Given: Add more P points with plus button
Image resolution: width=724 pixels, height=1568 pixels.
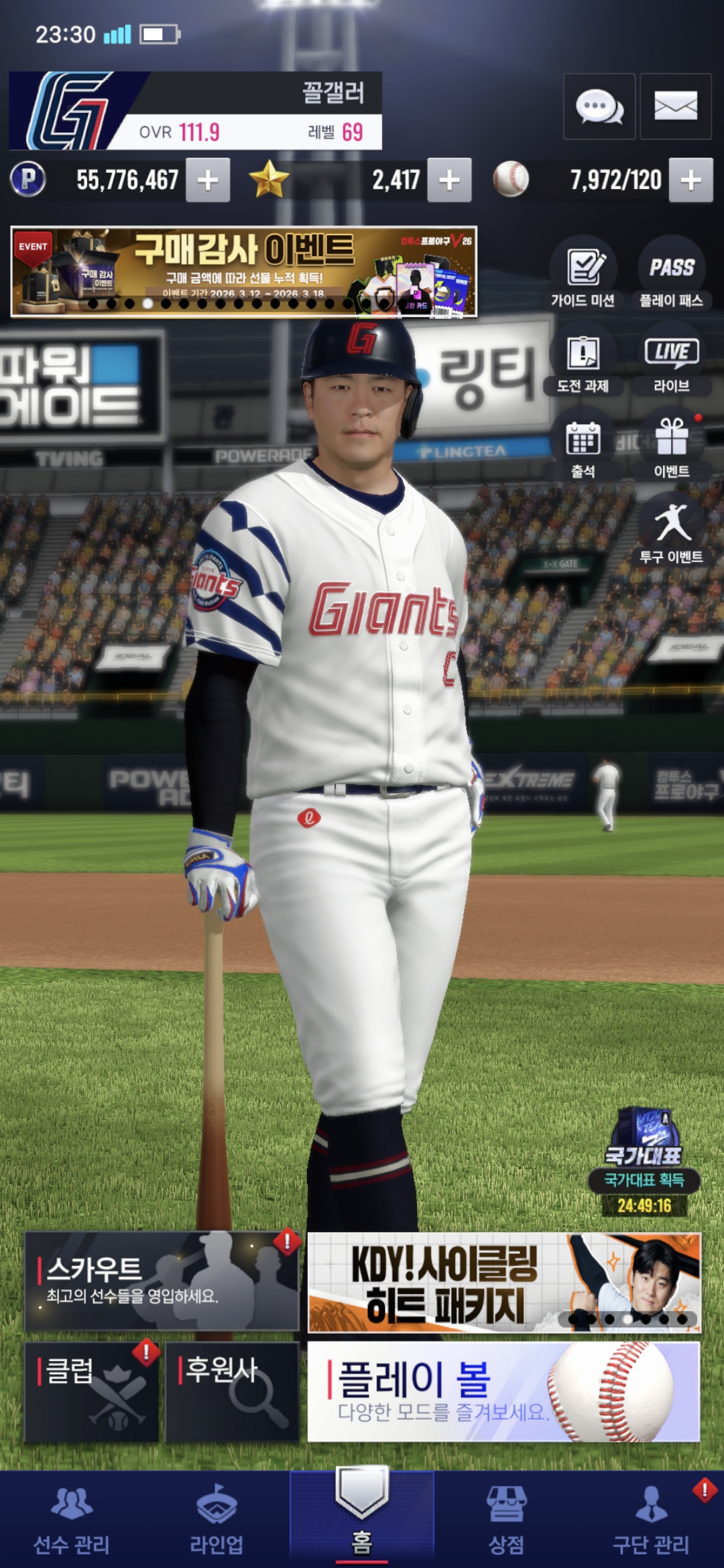Looking at the screenshot, I should [x=208, y=180].
